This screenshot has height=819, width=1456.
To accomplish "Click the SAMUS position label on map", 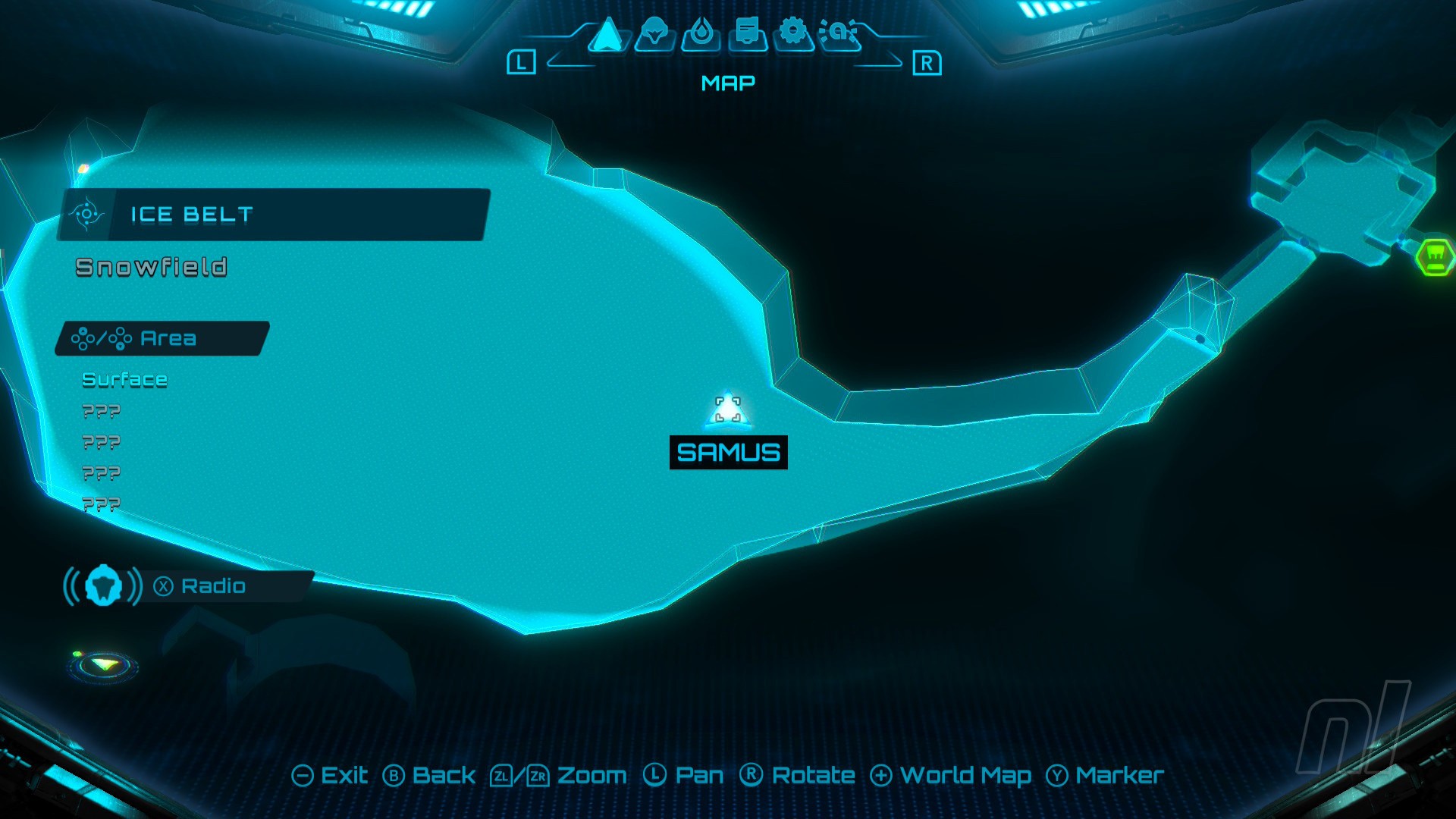I will point(727,451).
